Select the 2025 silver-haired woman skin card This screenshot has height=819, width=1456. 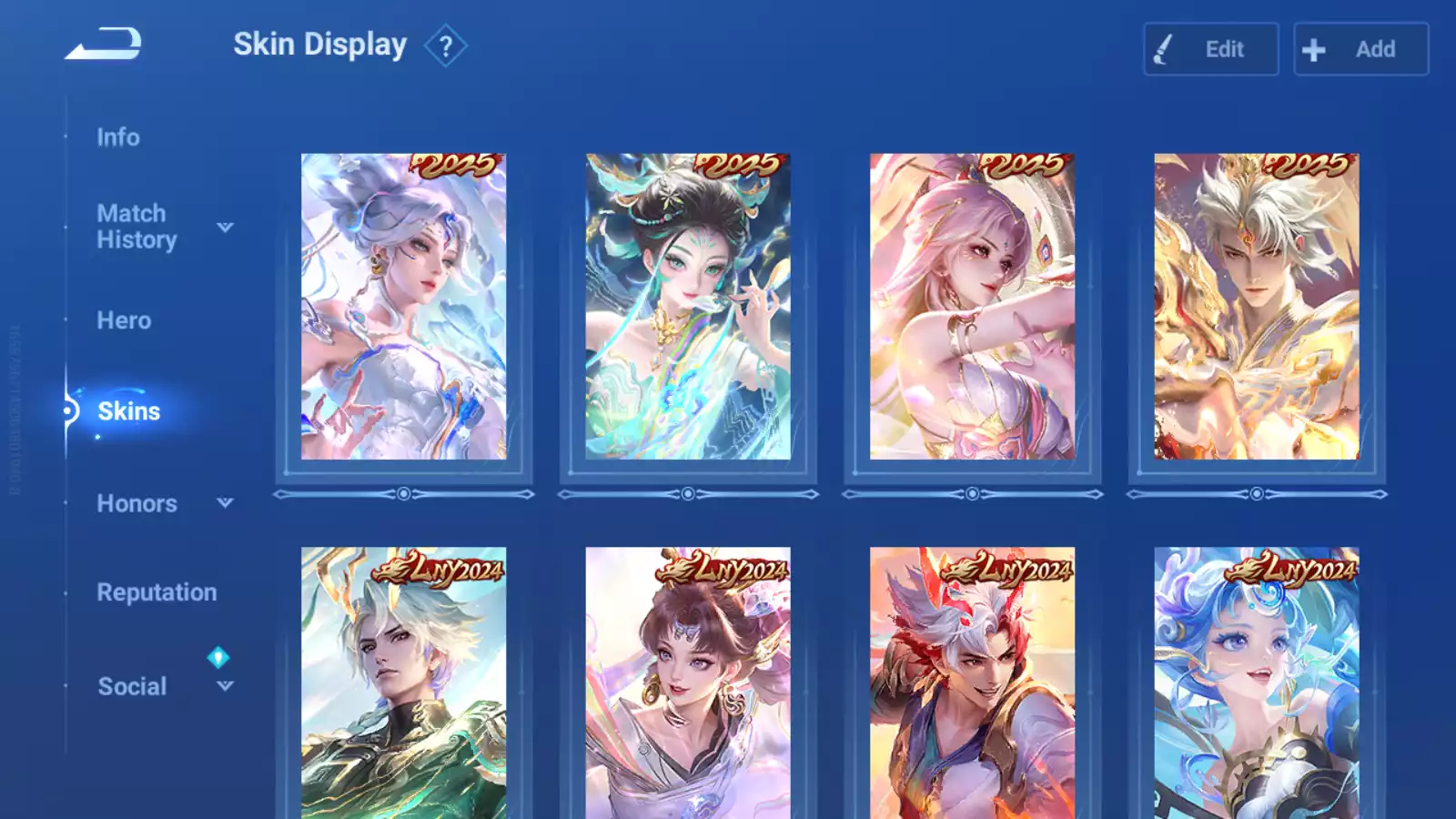click(403, 307)
